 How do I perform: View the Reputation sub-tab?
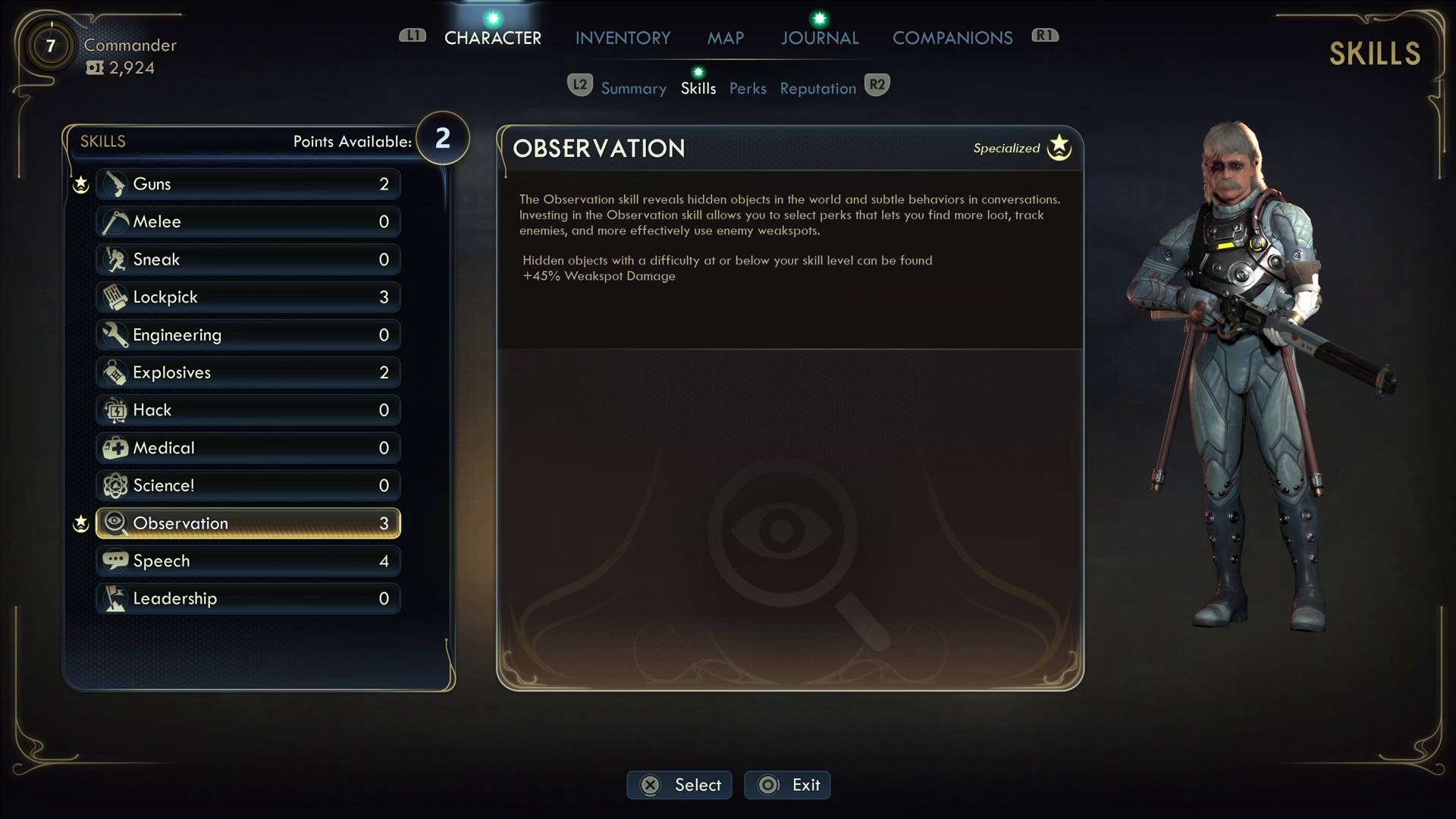817,89
